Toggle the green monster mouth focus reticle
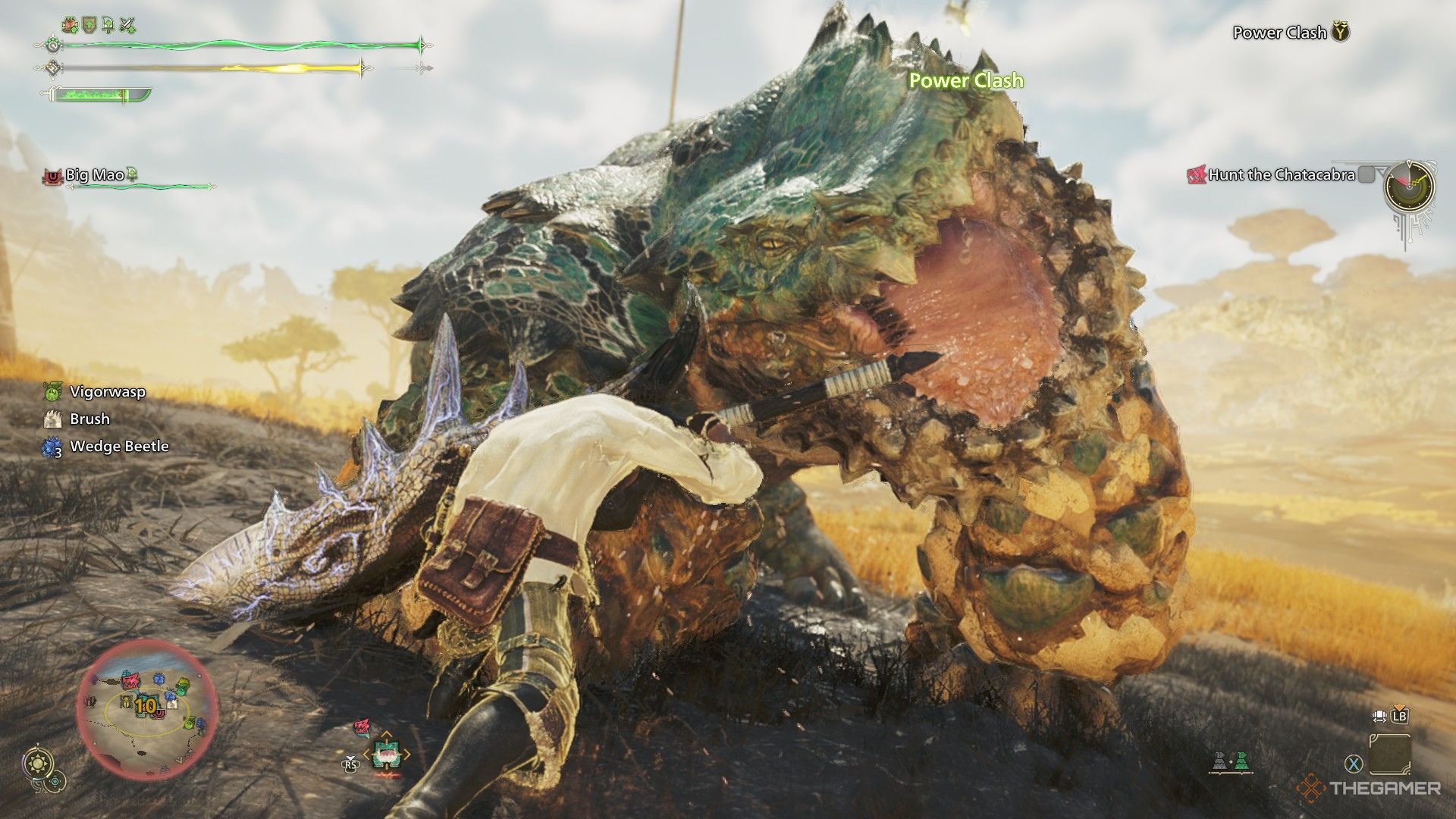 (387, 755)
